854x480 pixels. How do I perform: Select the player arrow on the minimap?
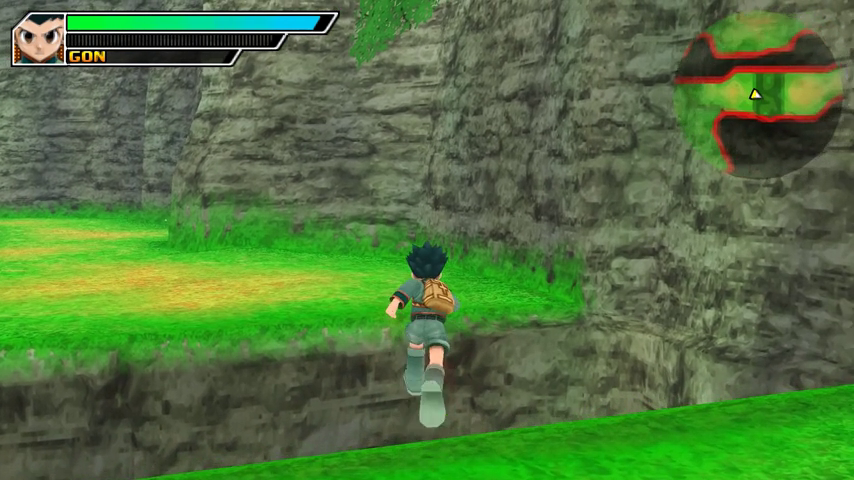point(756,95)
